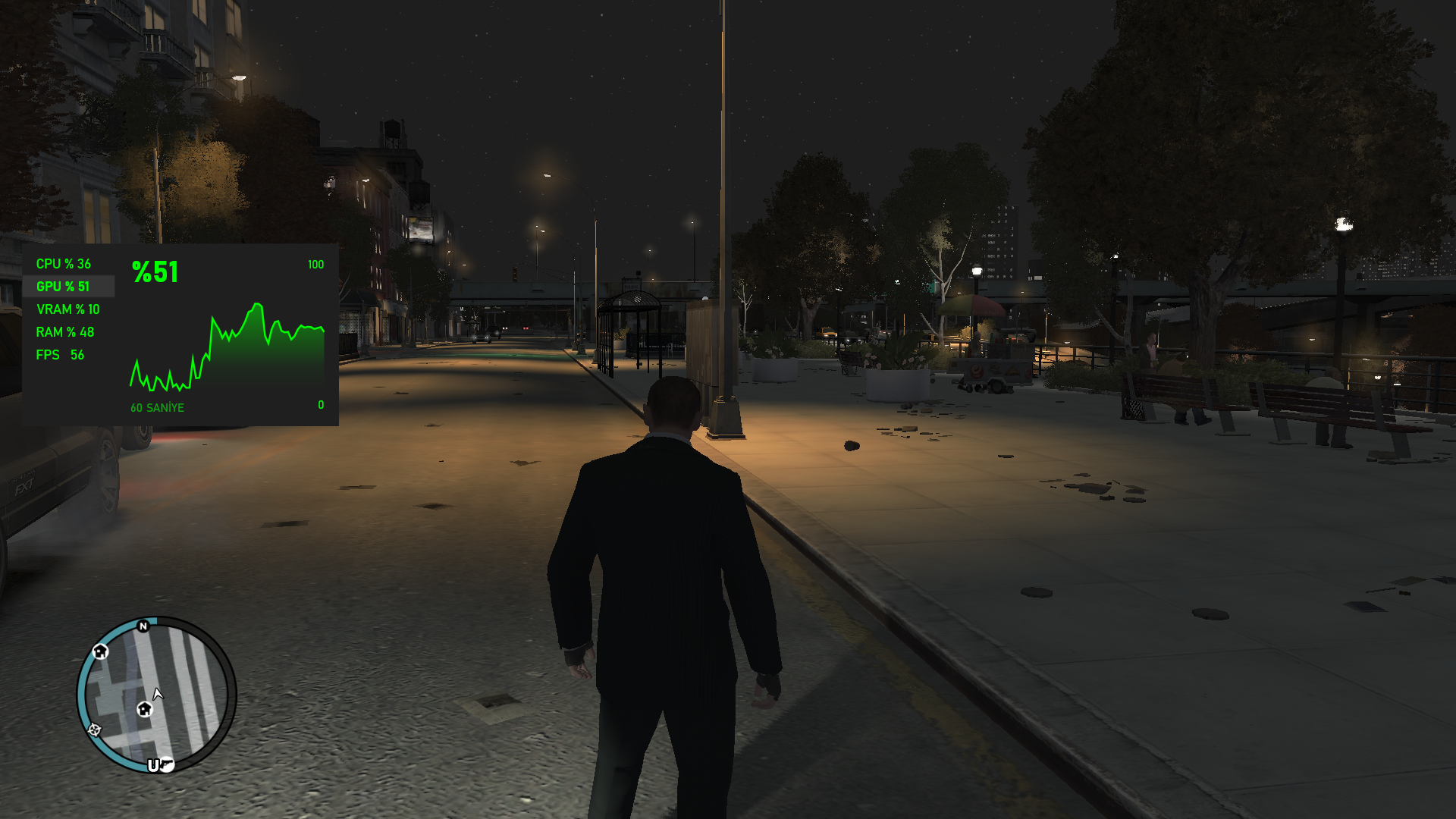Show the VRAM usage graph in the overlay
This screenshot has height=819, width=1456.
(x=68, y=309)
